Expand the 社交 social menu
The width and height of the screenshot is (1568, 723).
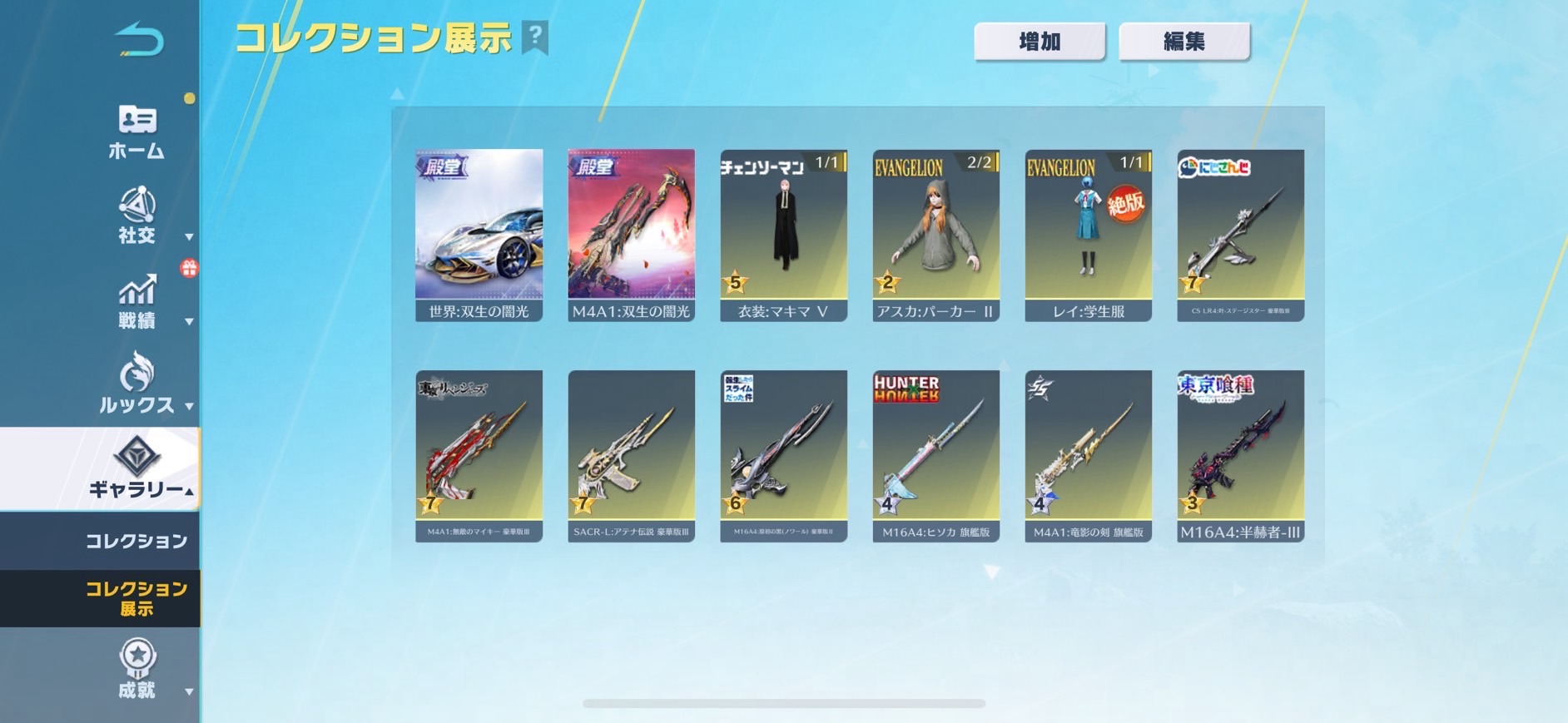tap(137, 216)
